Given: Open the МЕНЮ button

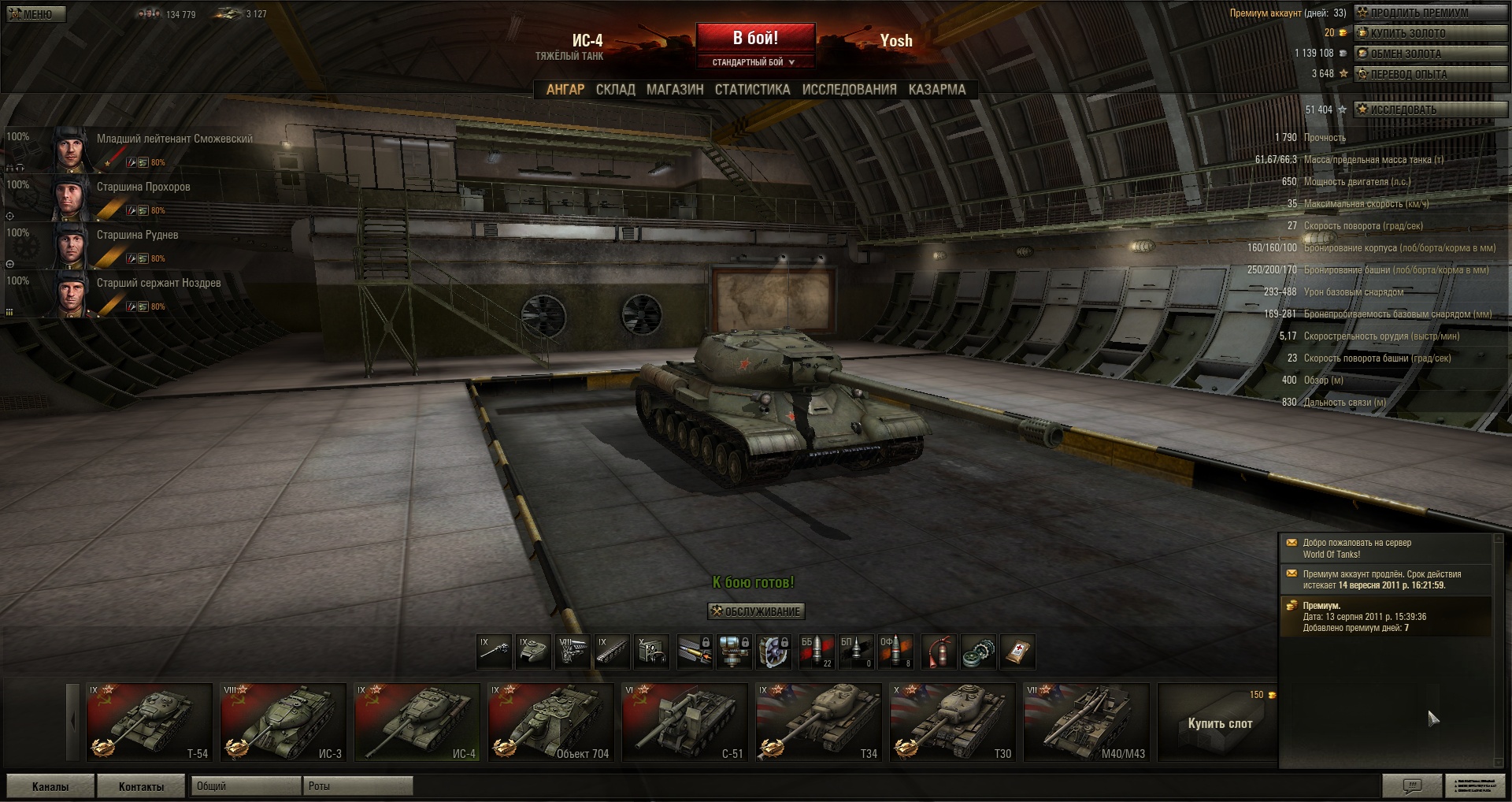Looking at the screenshot, I should coord(36,13).
